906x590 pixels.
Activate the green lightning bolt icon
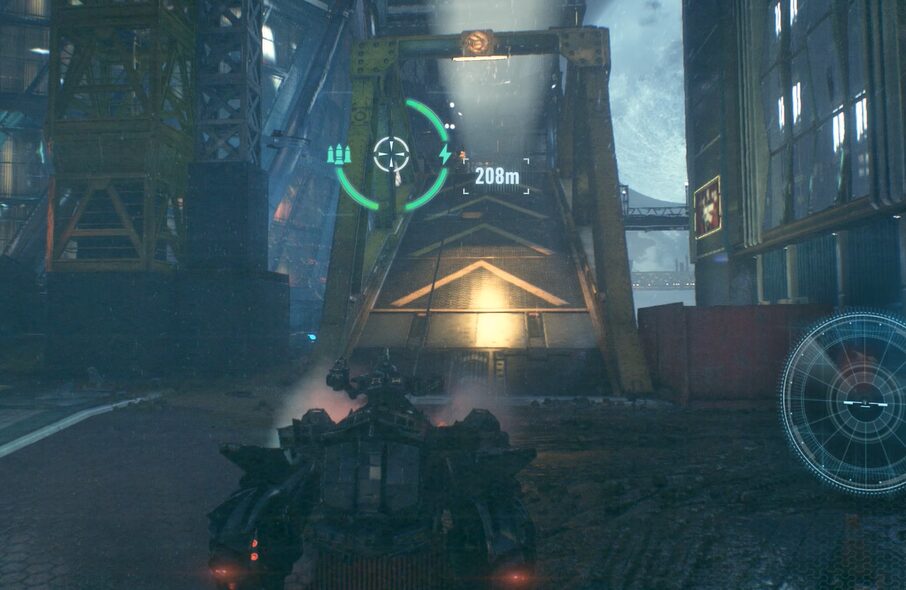445,154
